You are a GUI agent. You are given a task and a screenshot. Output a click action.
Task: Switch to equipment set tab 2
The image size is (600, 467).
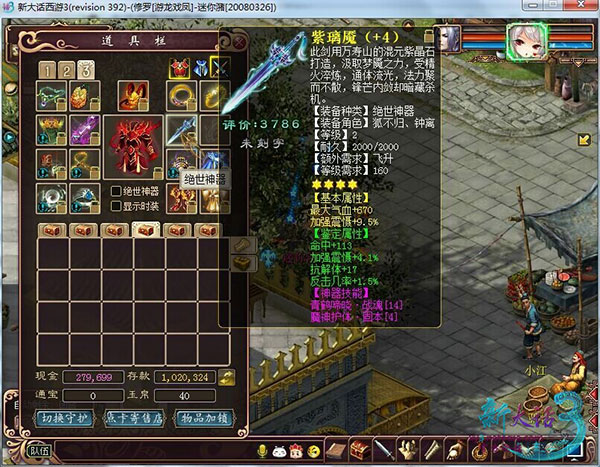(x=67, y=70)
